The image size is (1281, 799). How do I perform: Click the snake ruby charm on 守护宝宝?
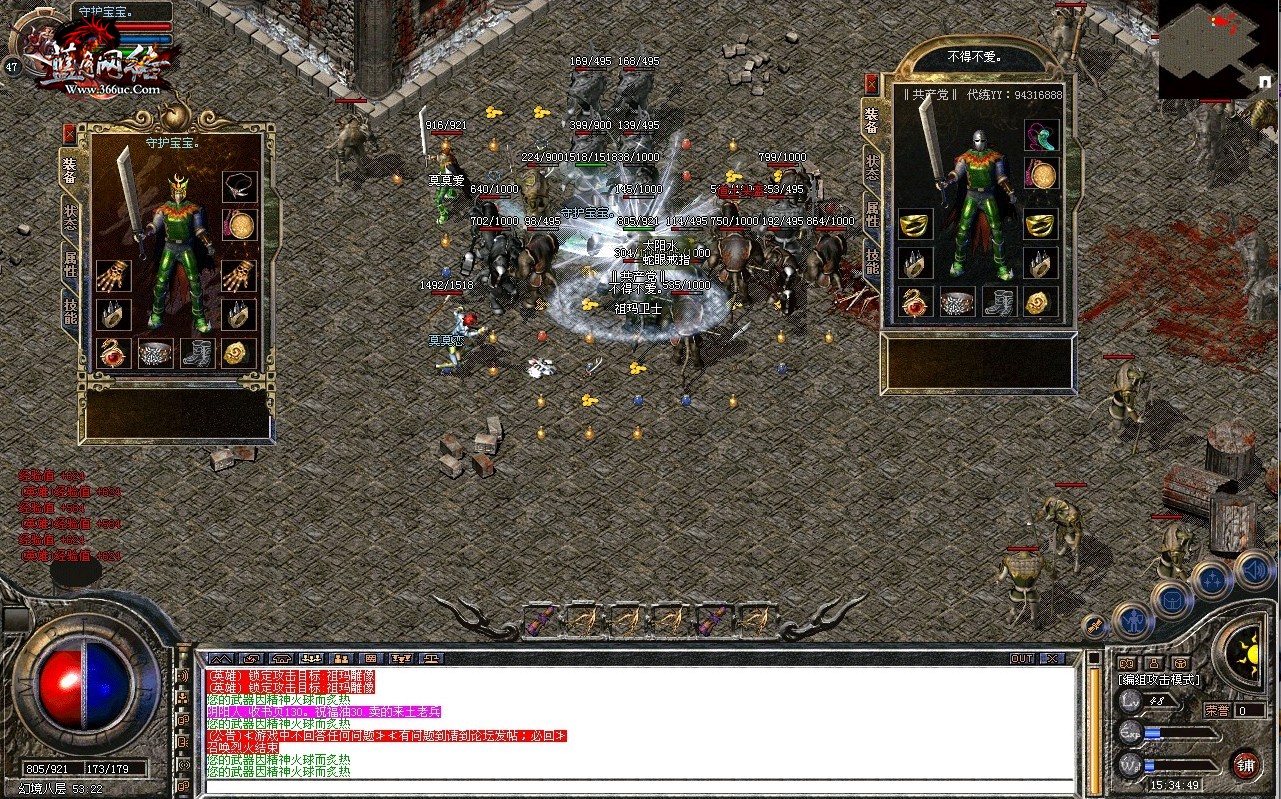[x=112, y=353]
